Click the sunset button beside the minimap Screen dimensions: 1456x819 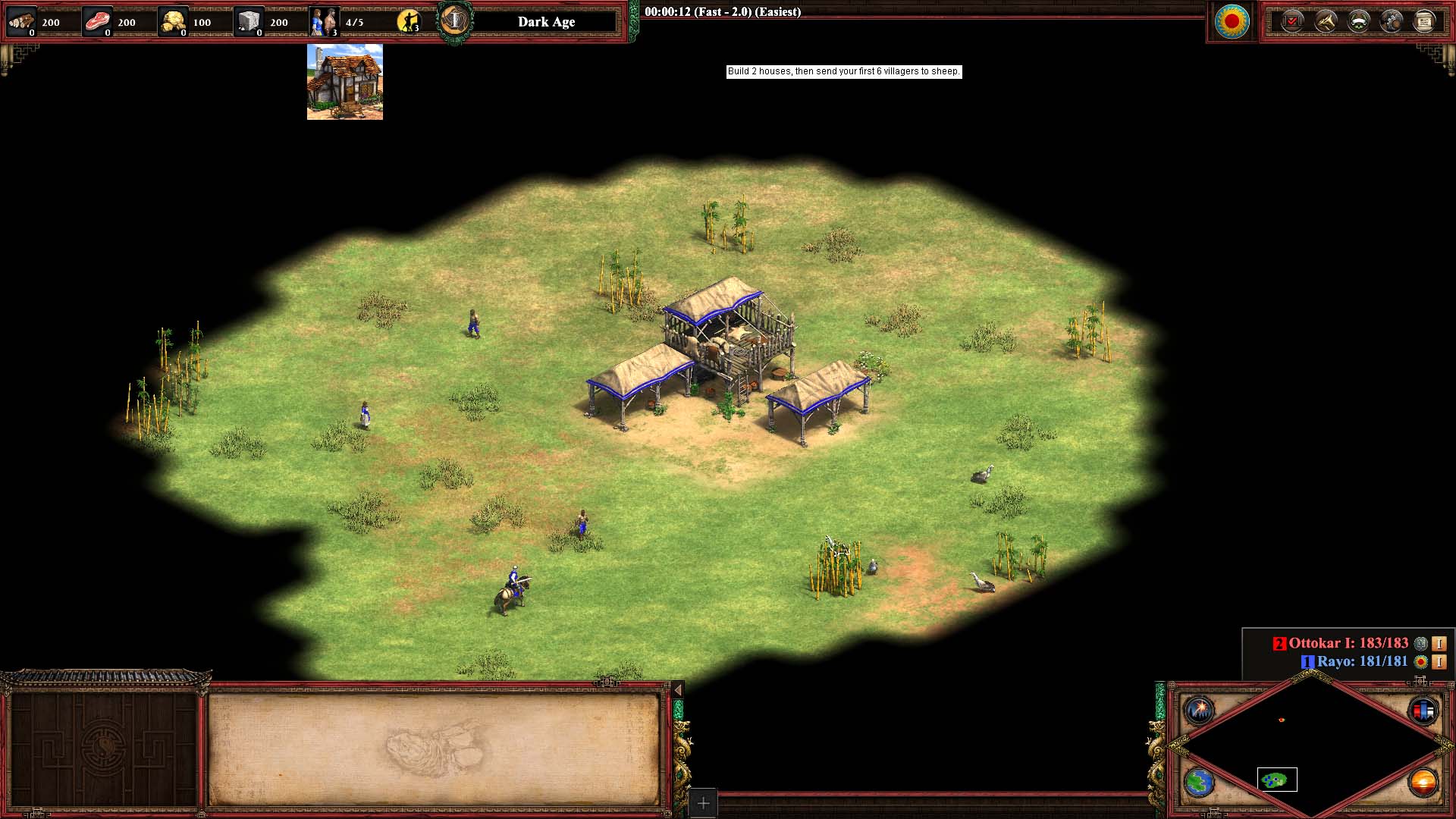click(x=1423, y=782)
